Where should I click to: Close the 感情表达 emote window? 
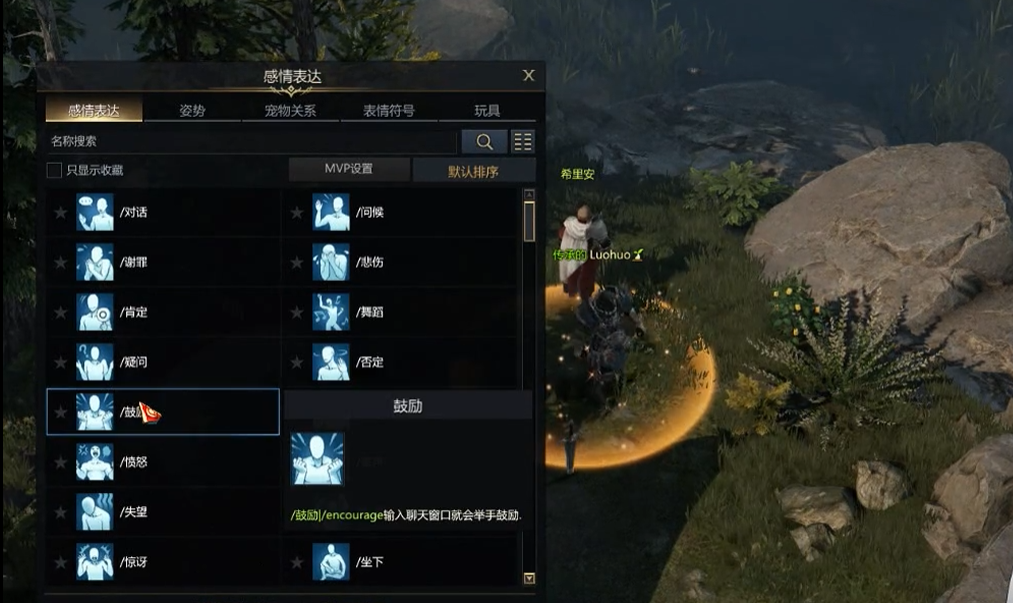coord(529,75)
